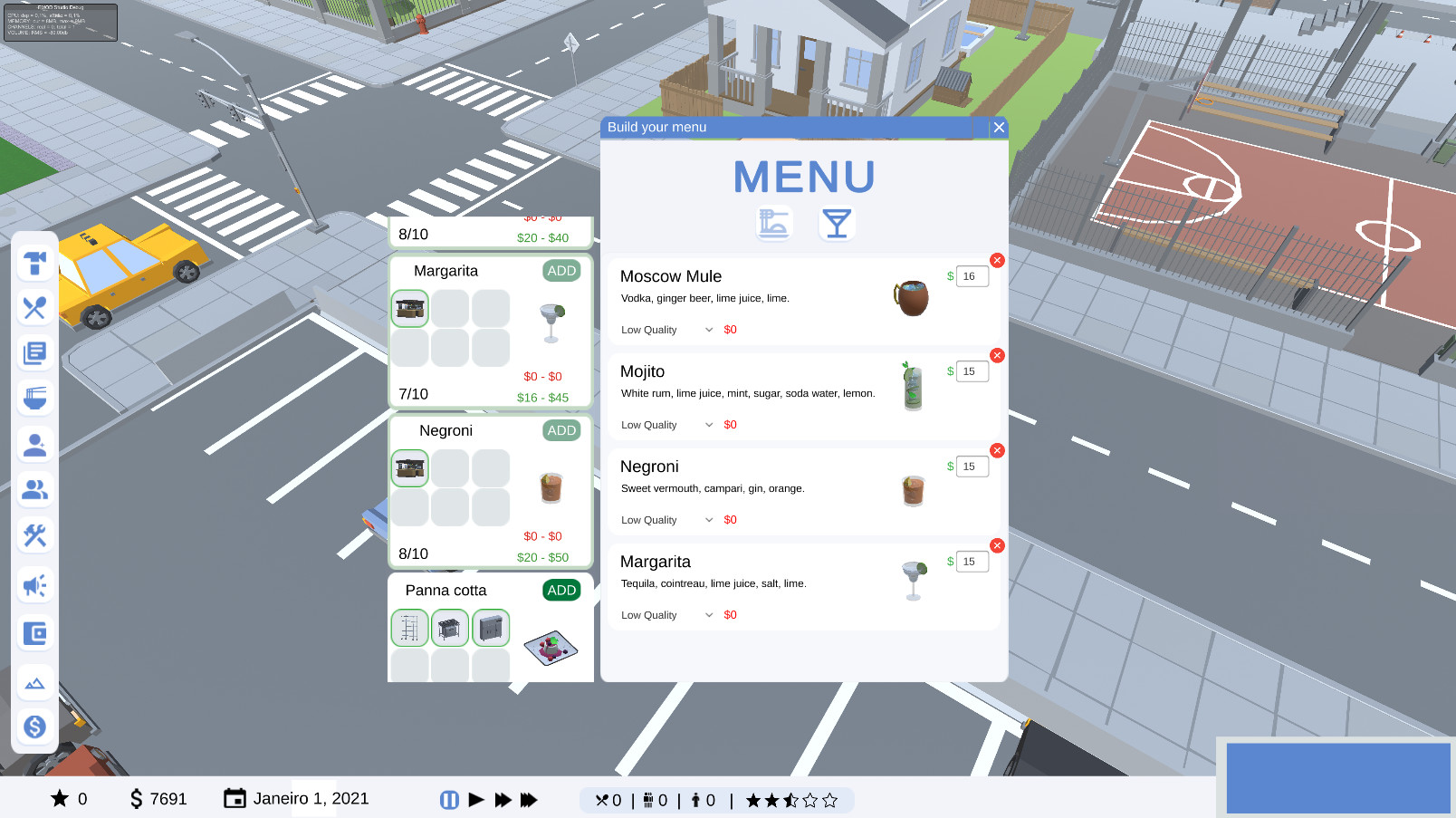The height and width of the screenshot is (818, 1456).
Task: Click the newspaper icon in the sidebar
Action: click(34, 353)
